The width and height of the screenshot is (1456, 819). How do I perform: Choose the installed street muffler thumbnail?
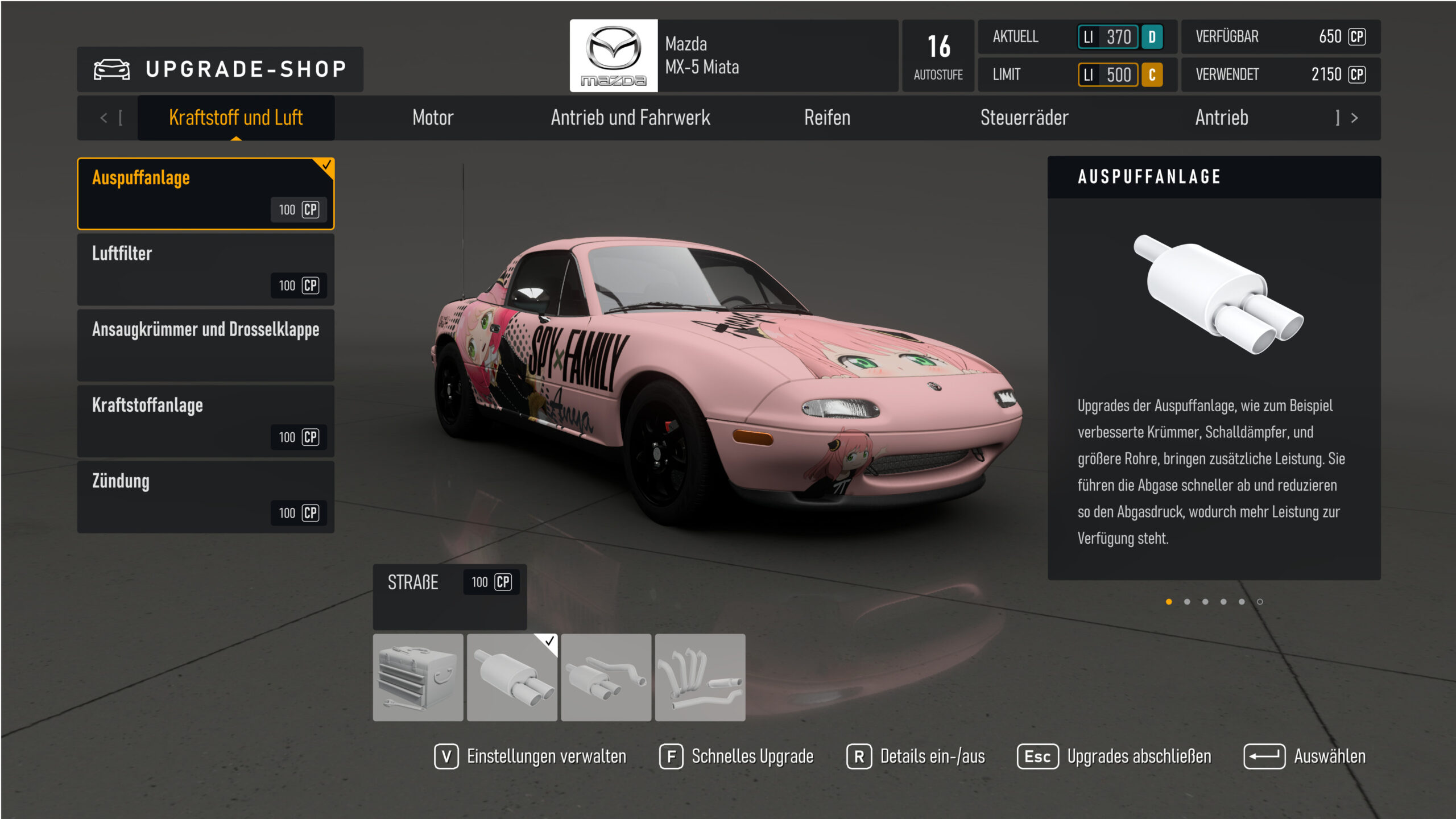(512, 677)
